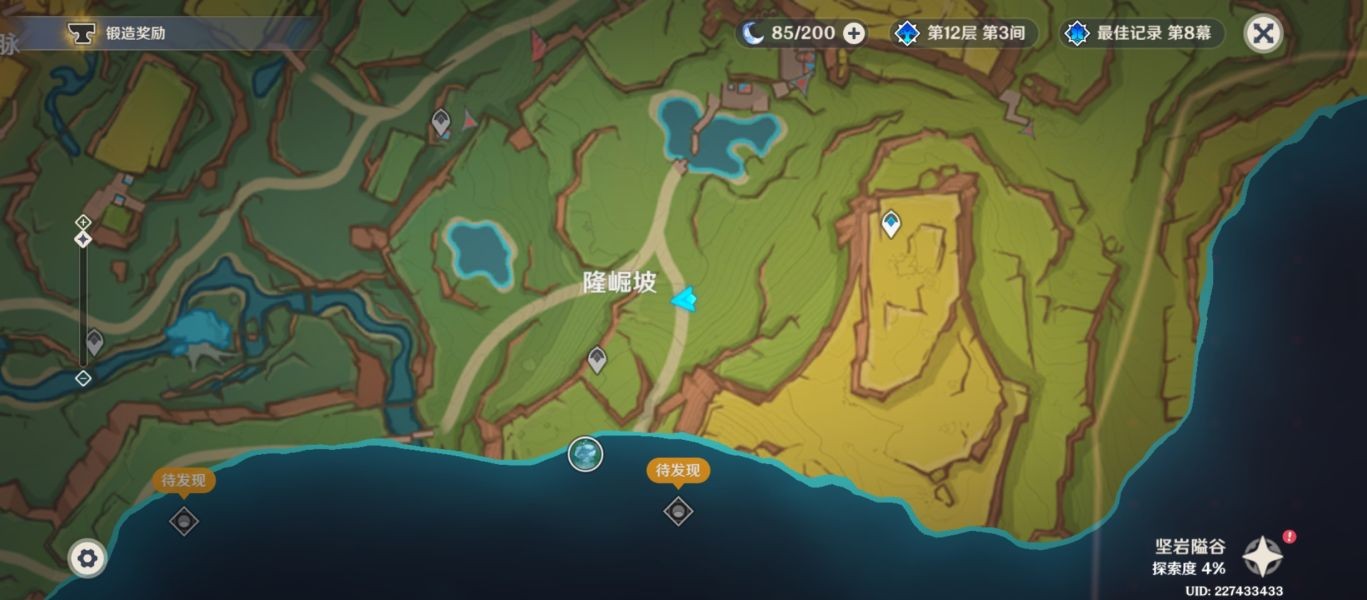The width and height of the screenshot is (1367, 600).
Task: Click the cyan player location arrow
Action: [x=686, y=298]
